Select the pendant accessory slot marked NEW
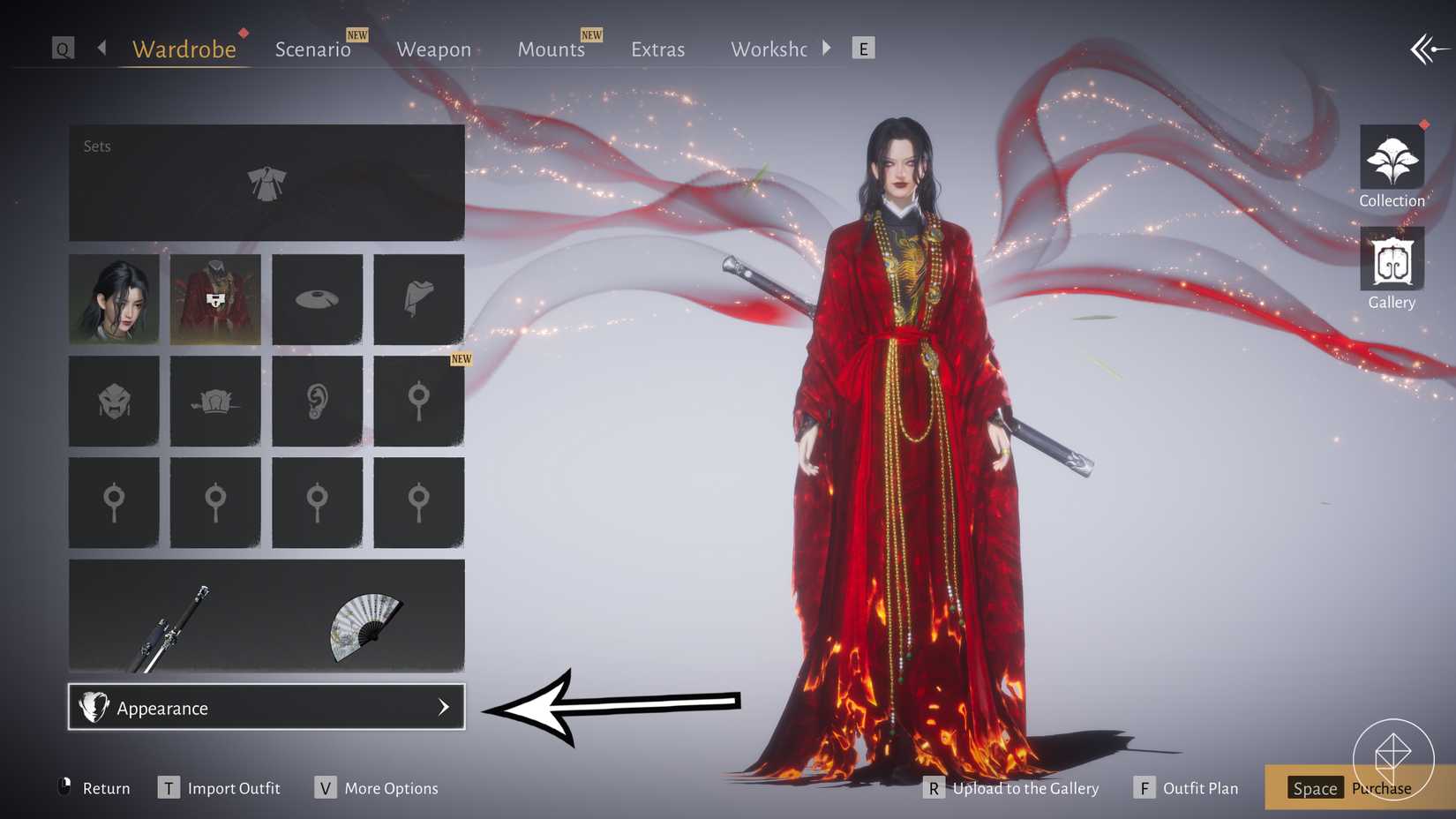Viewport: 1456px width, 819px height. click(x=418, y=401)
